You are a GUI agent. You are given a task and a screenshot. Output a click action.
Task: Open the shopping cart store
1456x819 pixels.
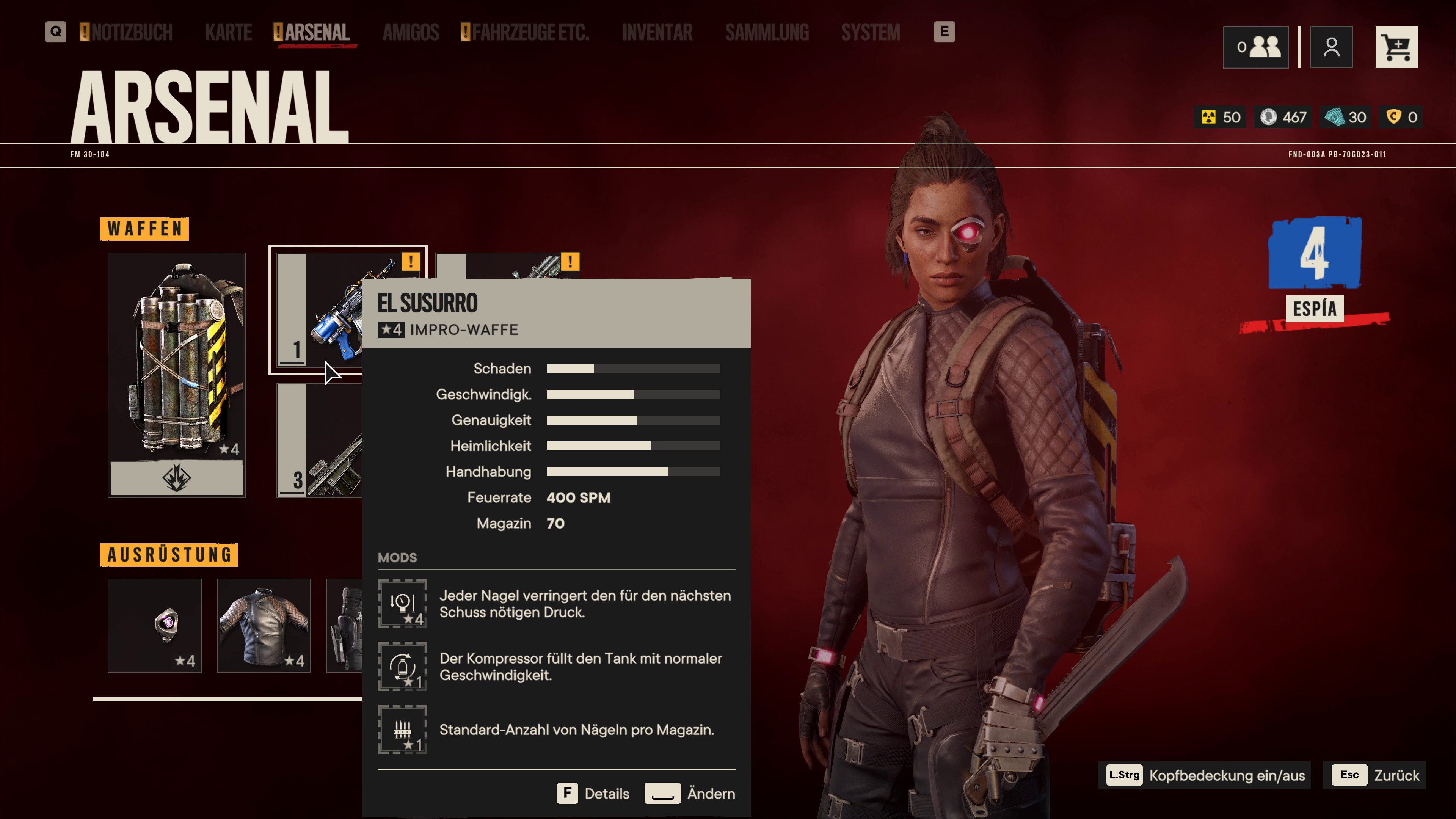coord(1396,47)
